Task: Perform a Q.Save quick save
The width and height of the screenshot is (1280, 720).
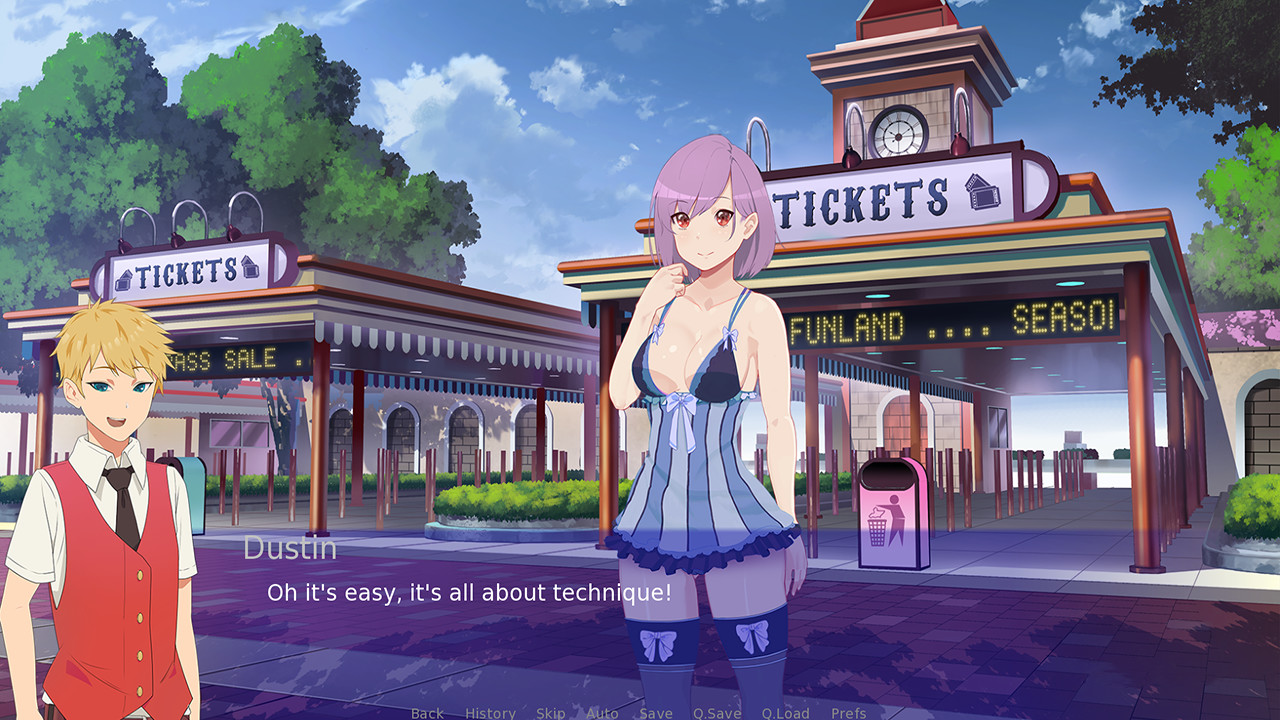Action: 716,710
